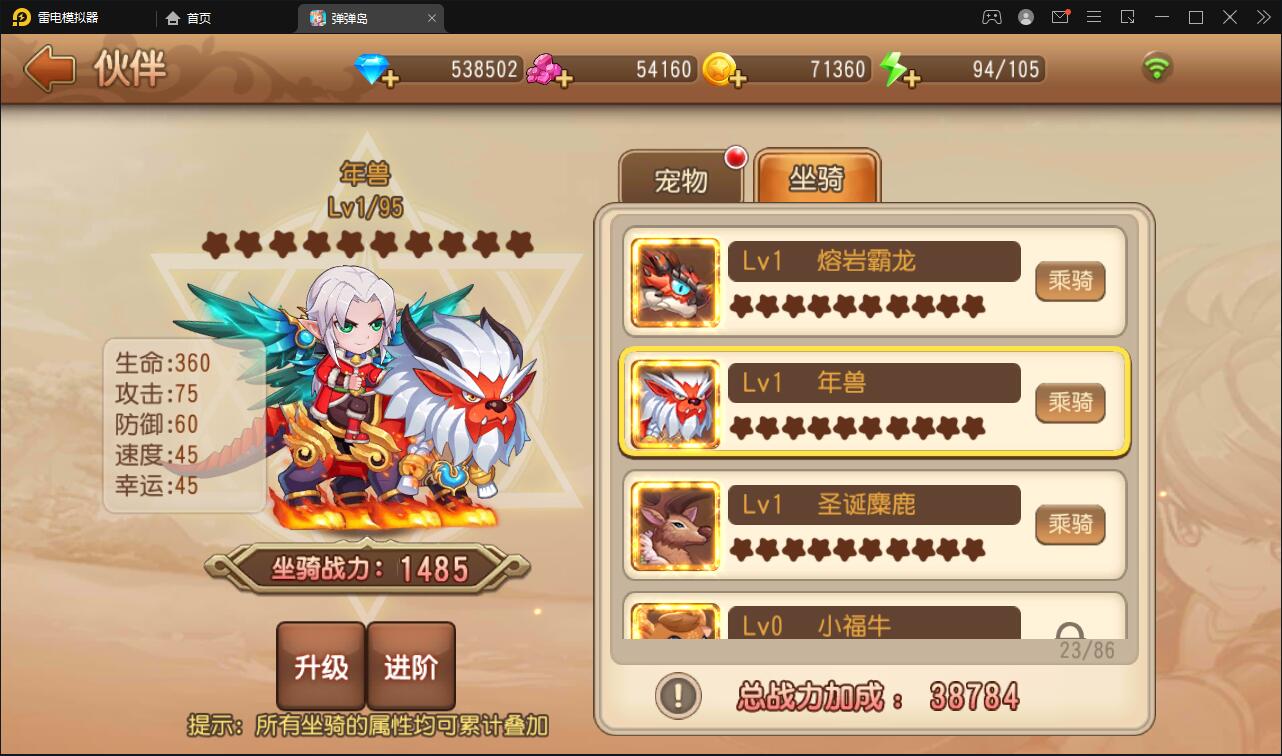Viewport: 1282px width, 756px height.
Task: Click the plus beside gold balance 71360
Action: tap(738, 78)
